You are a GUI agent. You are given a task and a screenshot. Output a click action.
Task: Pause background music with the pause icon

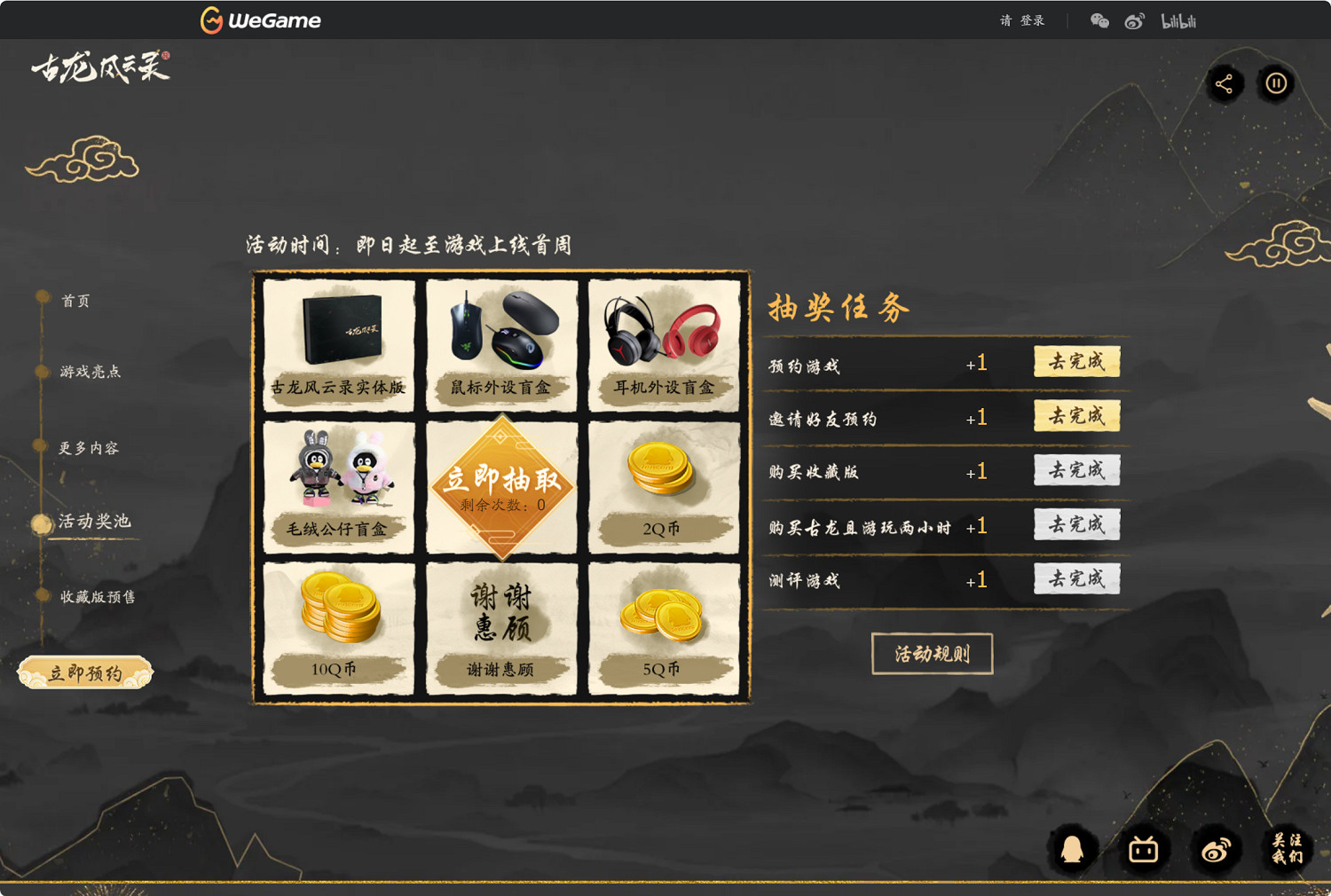(x=1276, y=83)
